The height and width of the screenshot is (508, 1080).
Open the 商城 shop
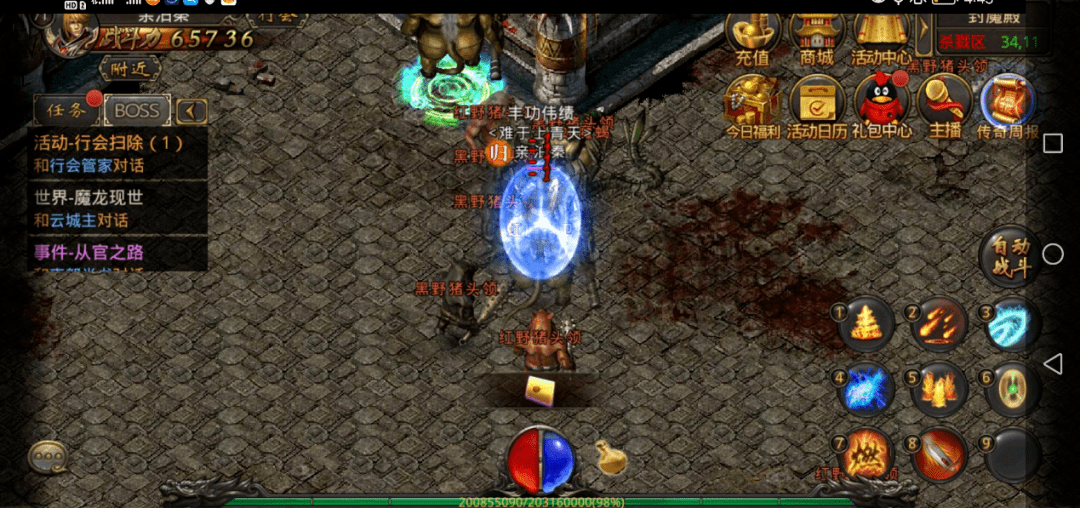click(816, 38)
